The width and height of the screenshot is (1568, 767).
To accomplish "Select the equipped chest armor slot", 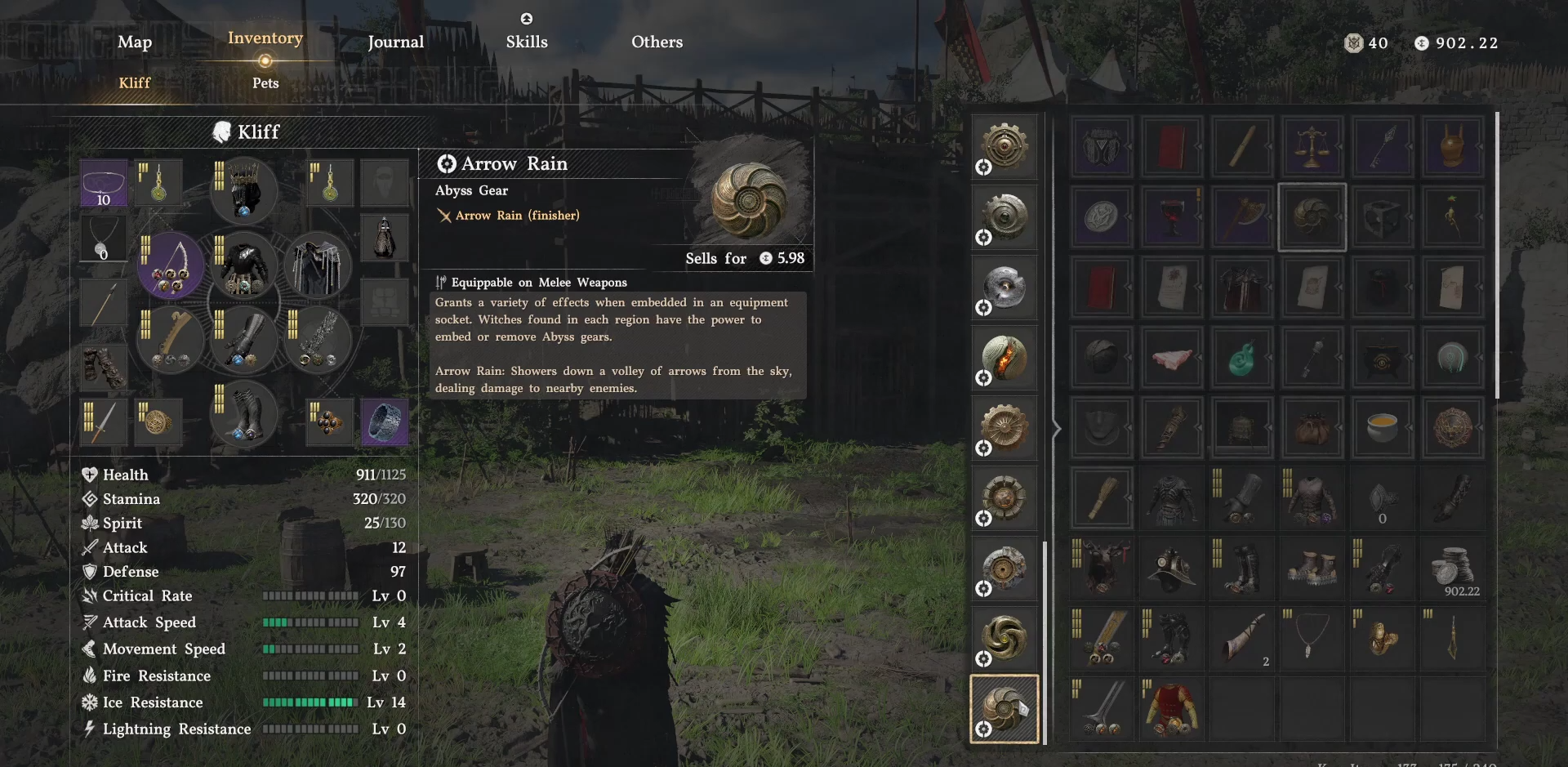I will [x=243, y=265].
